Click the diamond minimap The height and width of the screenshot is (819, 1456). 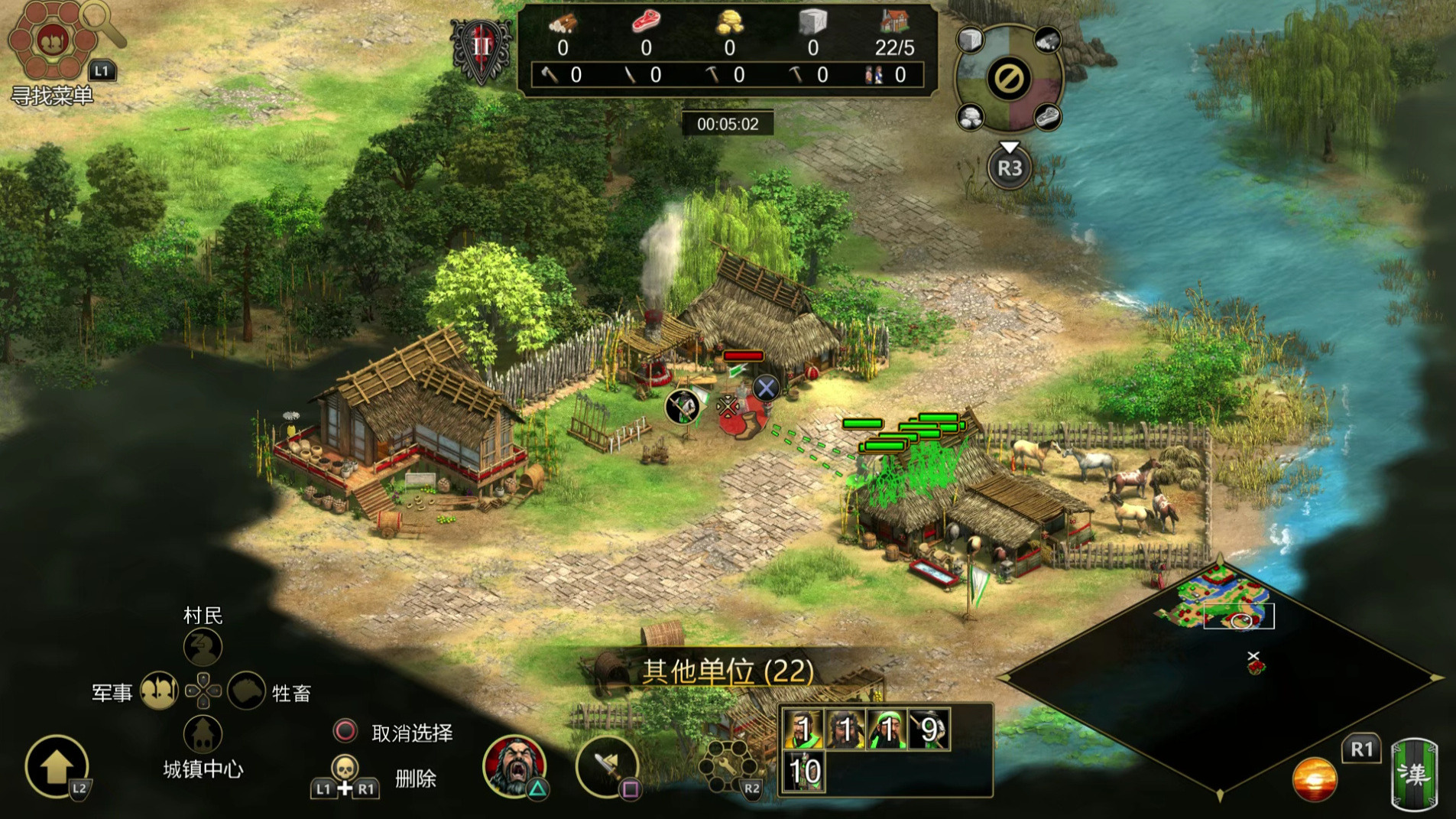(1220, 678)
